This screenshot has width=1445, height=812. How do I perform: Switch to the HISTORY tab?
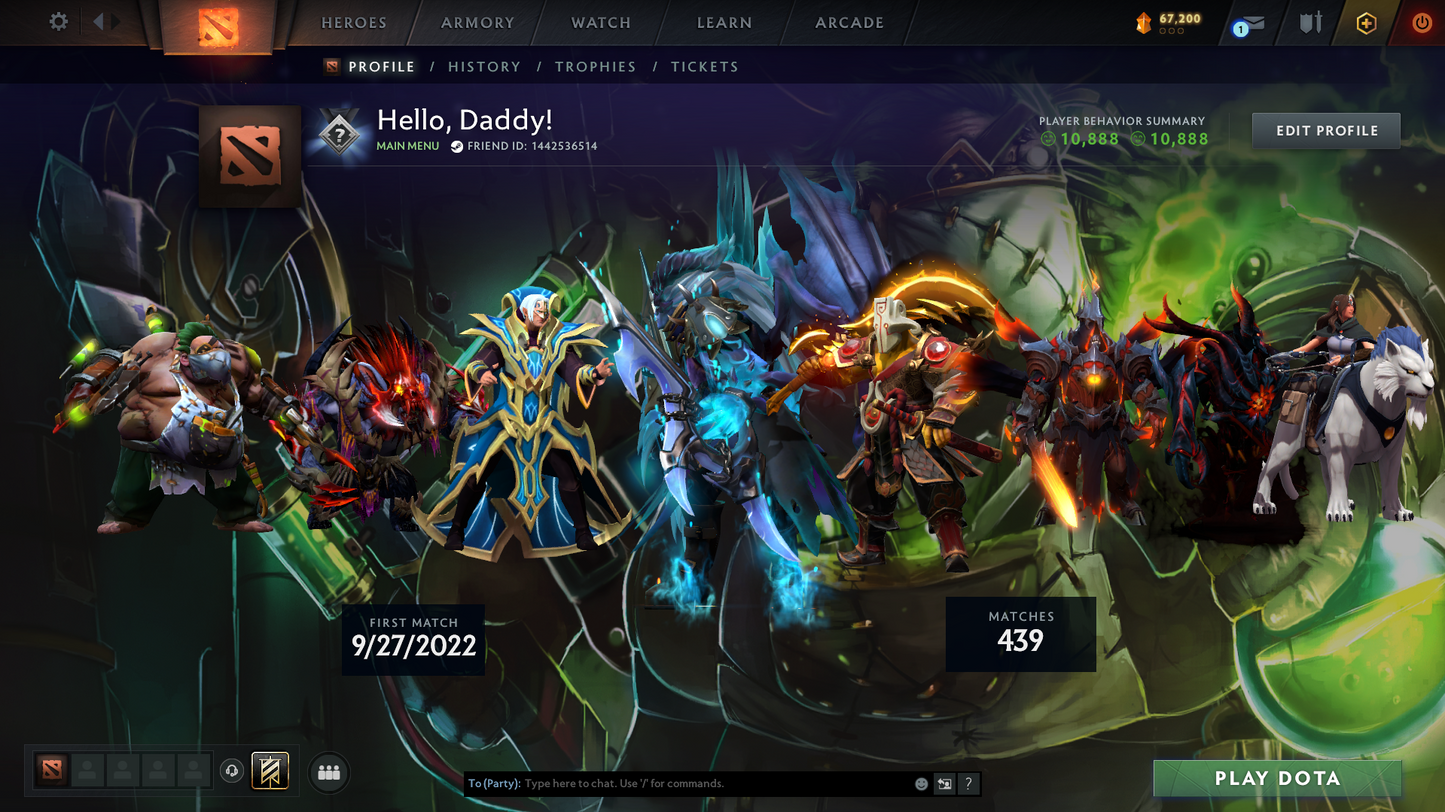click(484, 66)
